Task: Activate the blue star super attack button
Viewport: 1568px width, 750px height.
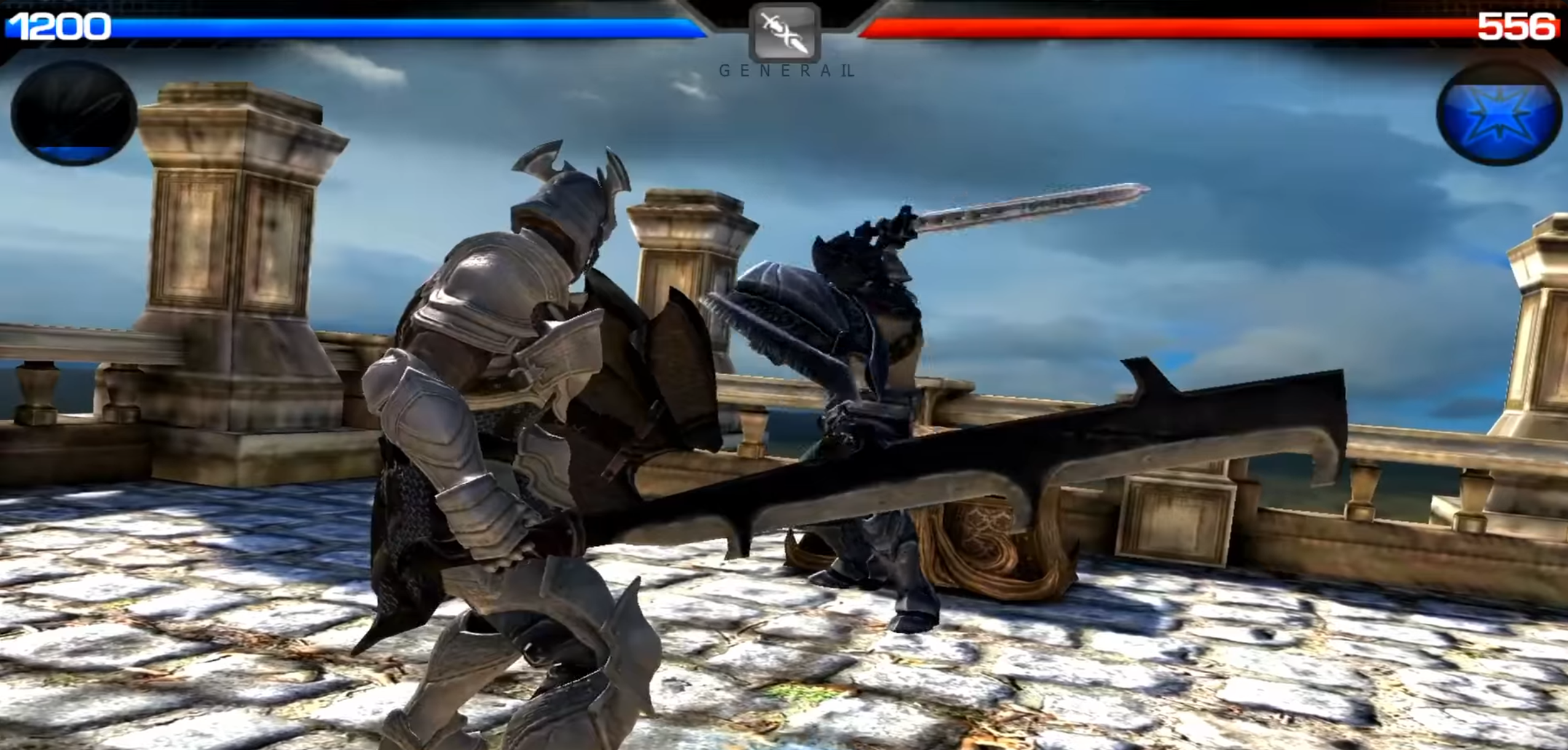Action: 1500,112
